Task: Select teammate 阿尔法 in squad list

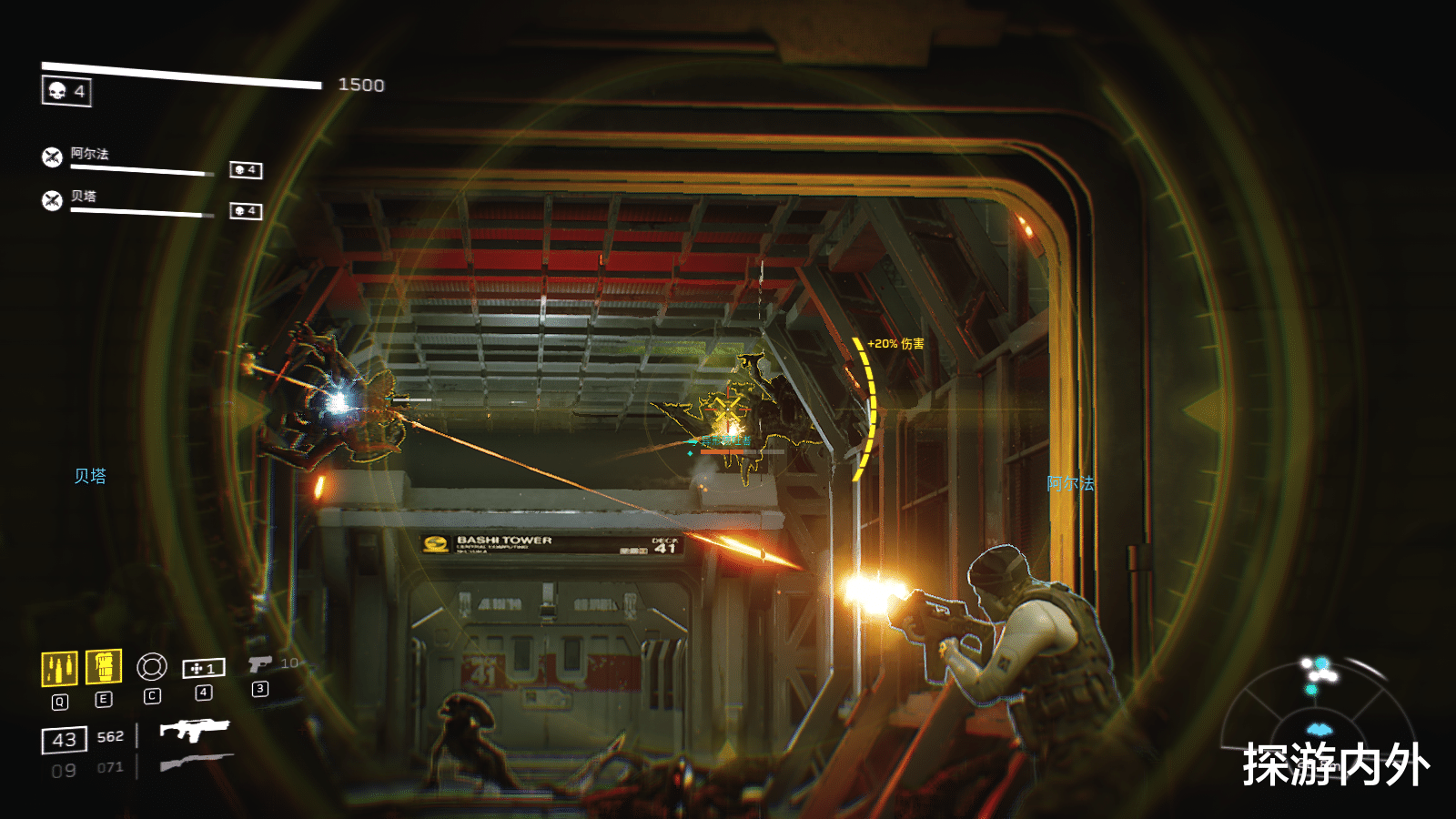Action: 89,155
